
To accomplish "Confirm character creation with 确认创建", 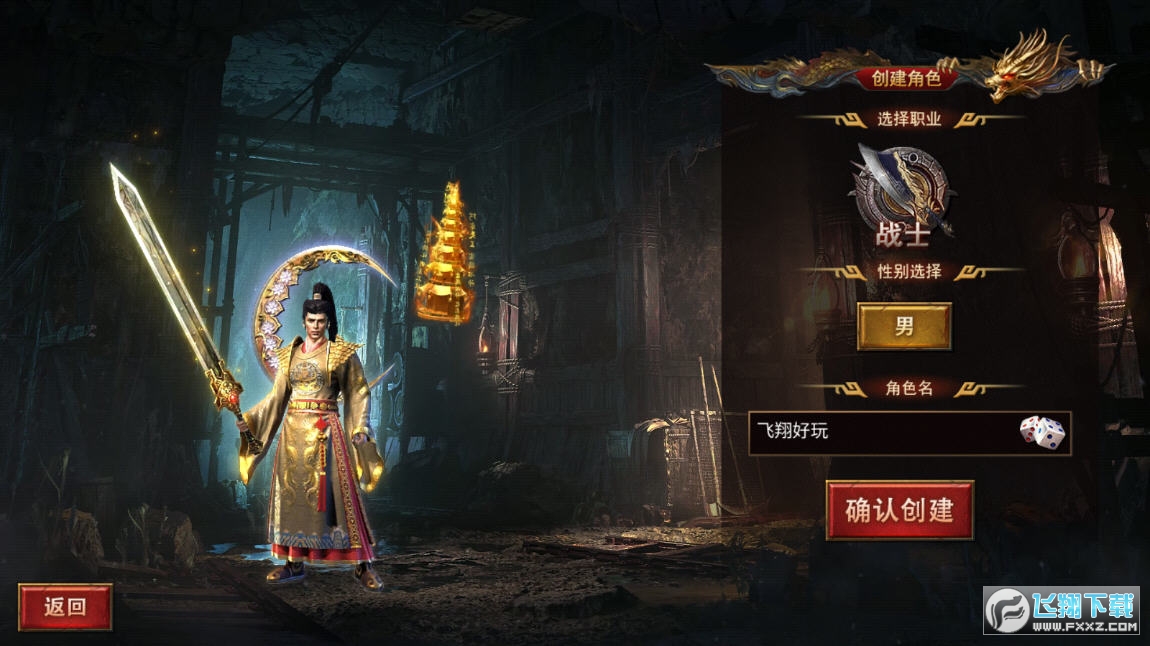I will [x=899, y=510].
